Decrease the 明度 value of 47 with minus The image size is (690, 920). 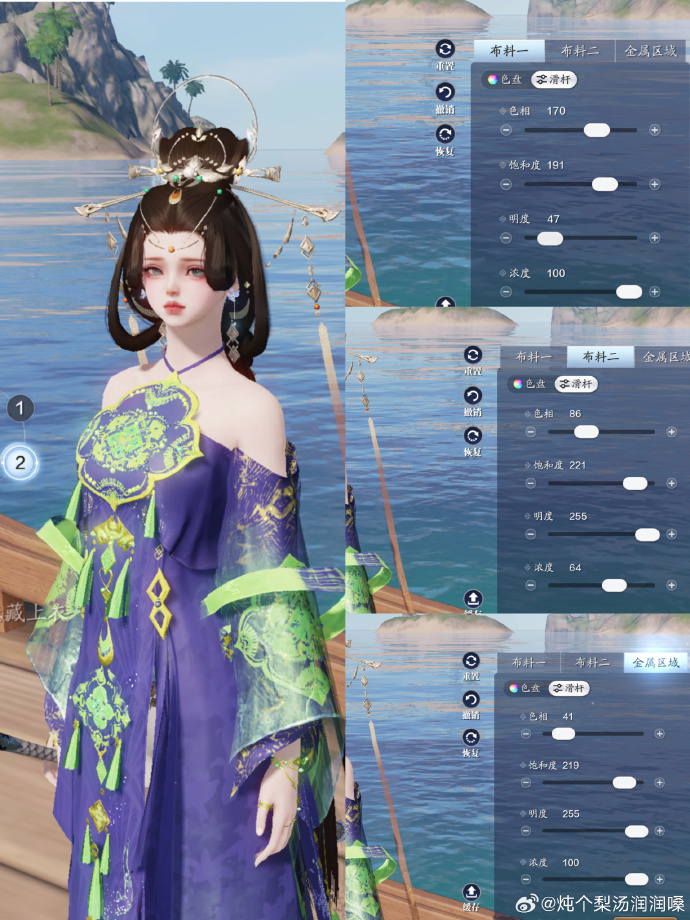(506, 238)
